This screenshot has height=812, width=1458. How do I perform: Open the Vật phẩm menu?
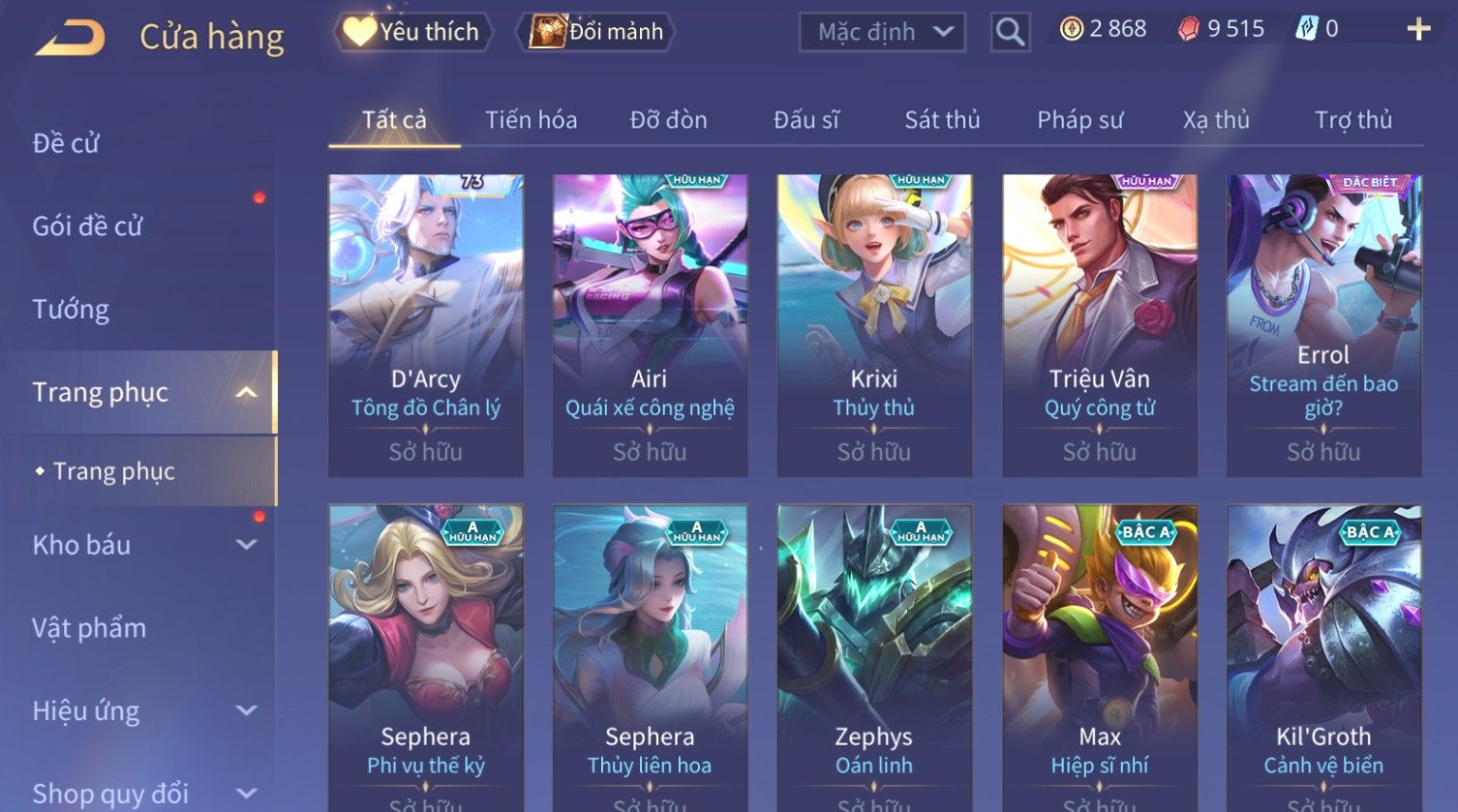pyautogui.click(x=89, y=628)
